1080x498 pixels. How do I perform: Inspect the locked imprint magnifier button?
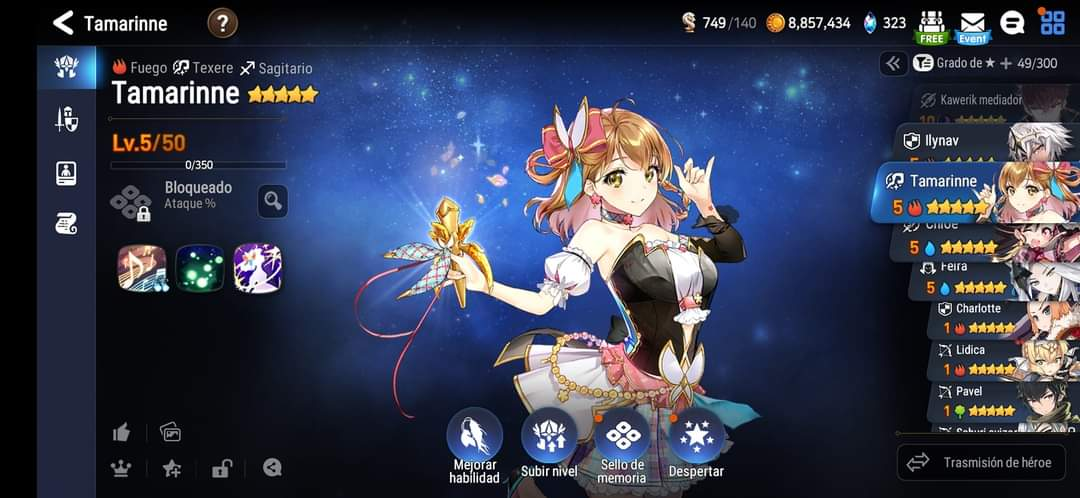tap(272, 200)
